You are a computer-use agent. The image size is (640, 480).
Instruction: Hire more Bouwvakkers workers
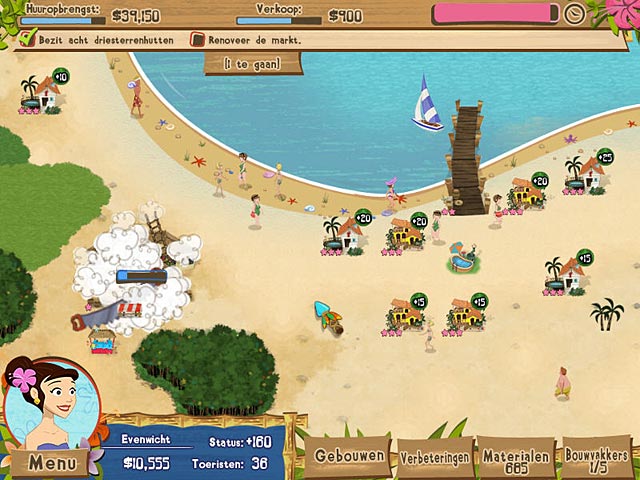[x=597, y=457]
